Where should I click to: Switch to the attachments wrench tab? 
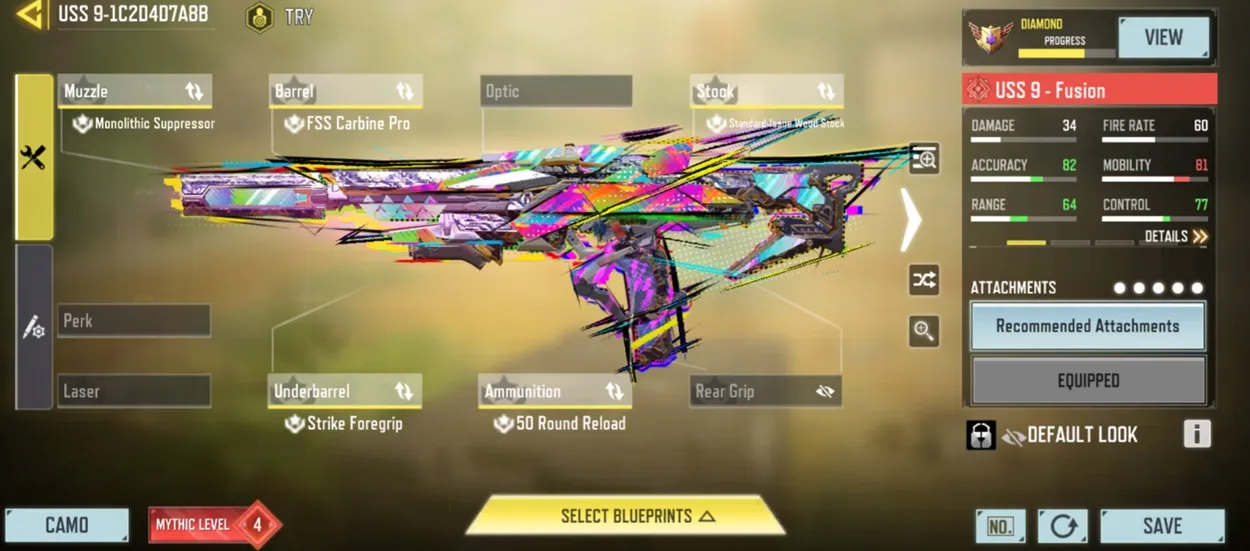[x=34, y=157]
